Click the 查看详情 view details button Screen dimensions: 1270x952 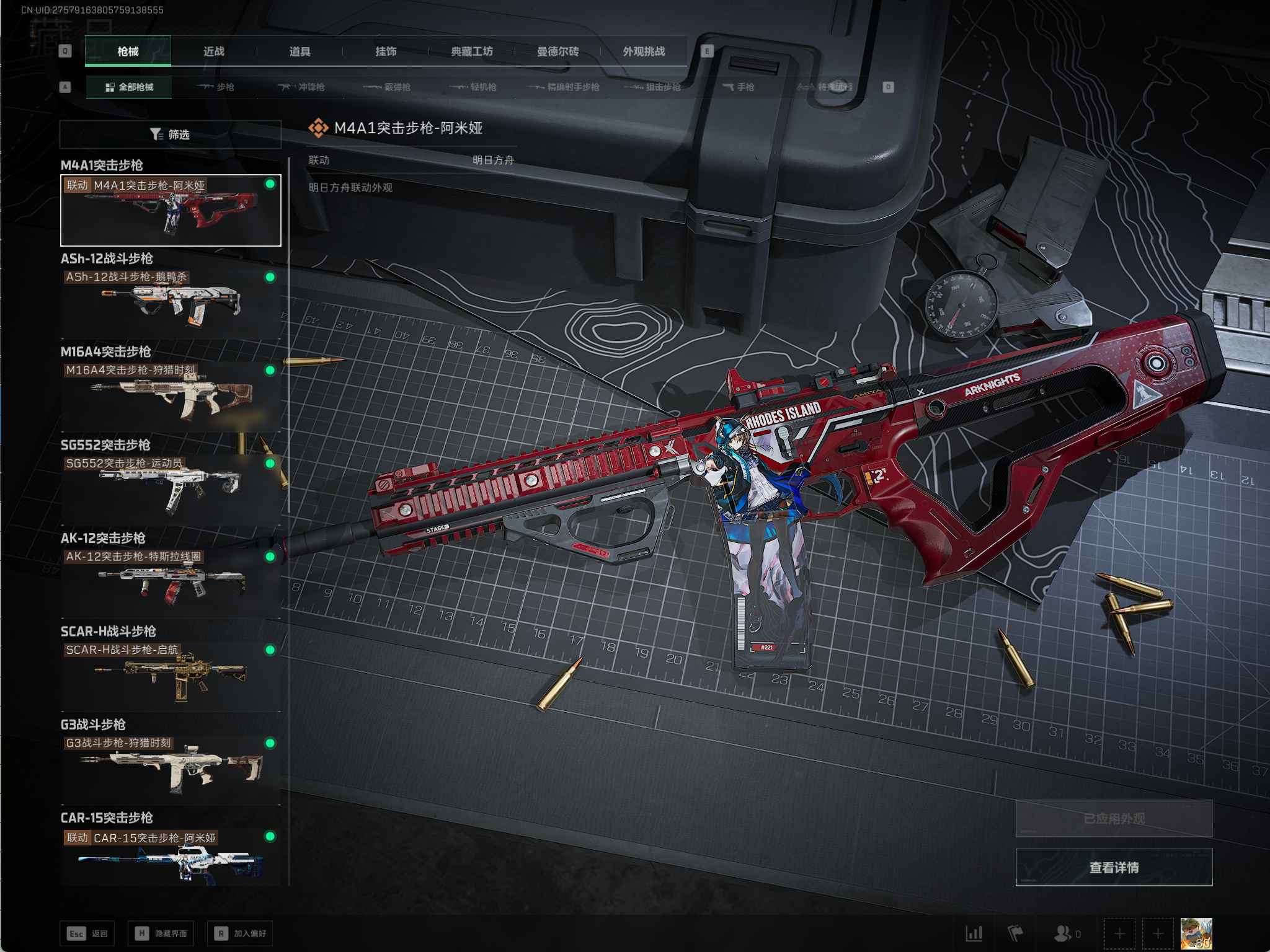click(1113, 867)
